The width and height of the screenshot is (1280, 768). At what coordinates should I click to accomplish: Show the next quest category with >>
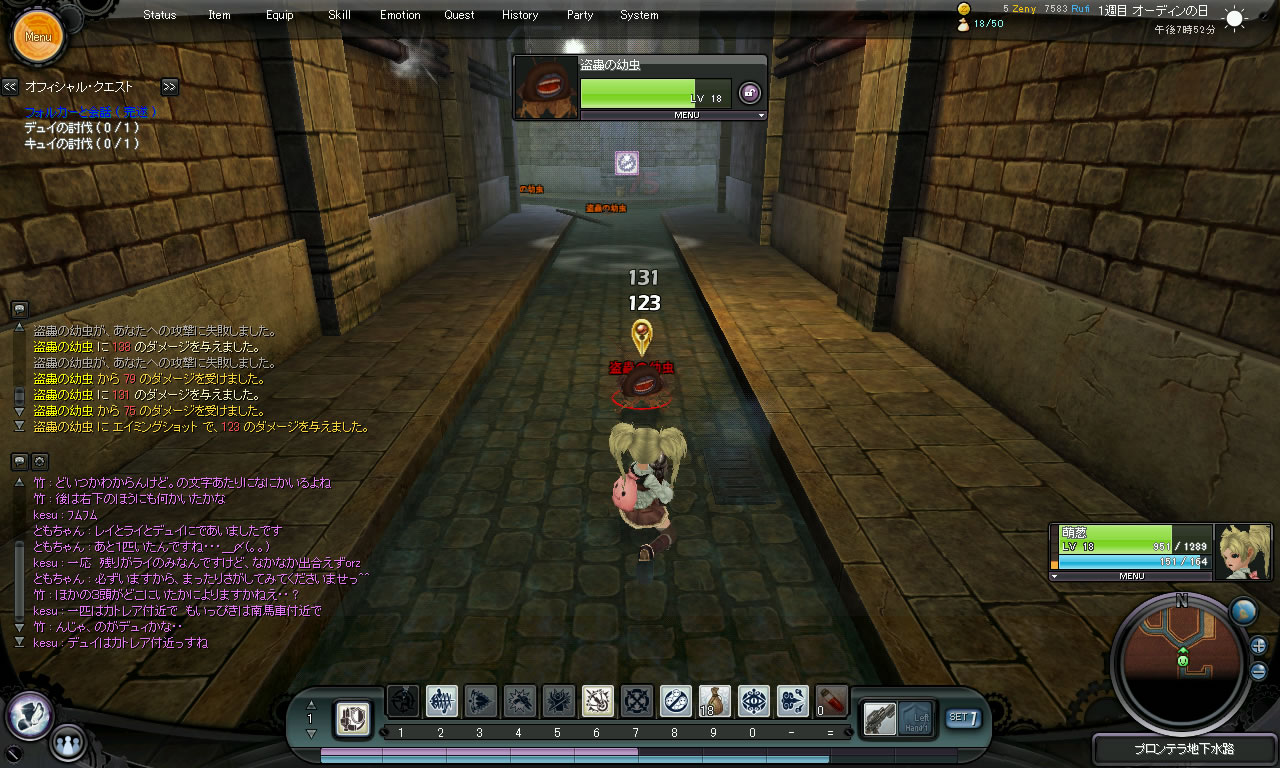170,87
